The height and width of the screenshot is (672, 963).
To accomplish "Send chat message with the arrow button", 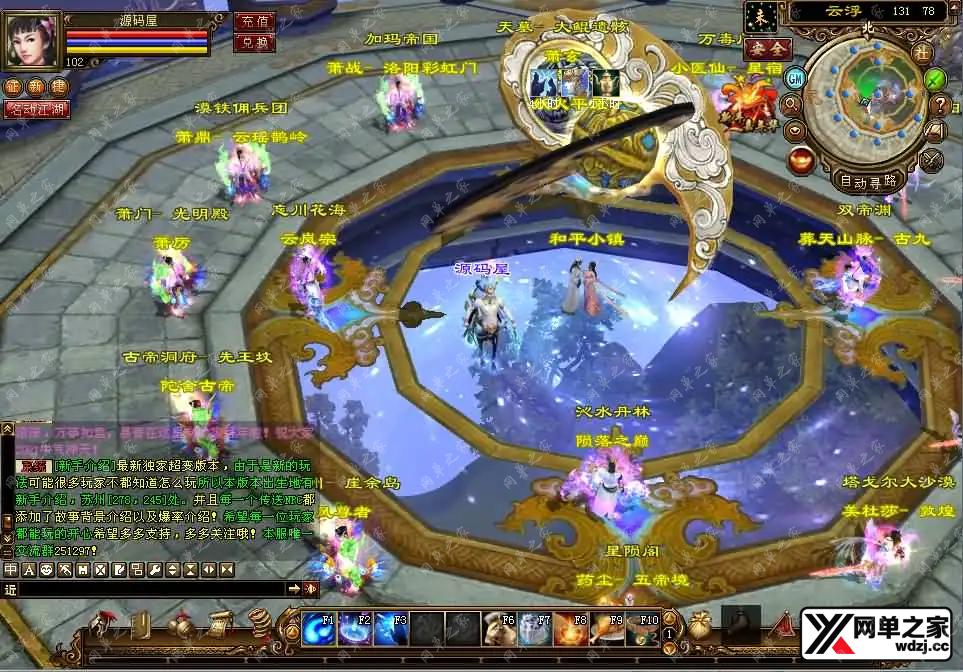I will [294, 589].
